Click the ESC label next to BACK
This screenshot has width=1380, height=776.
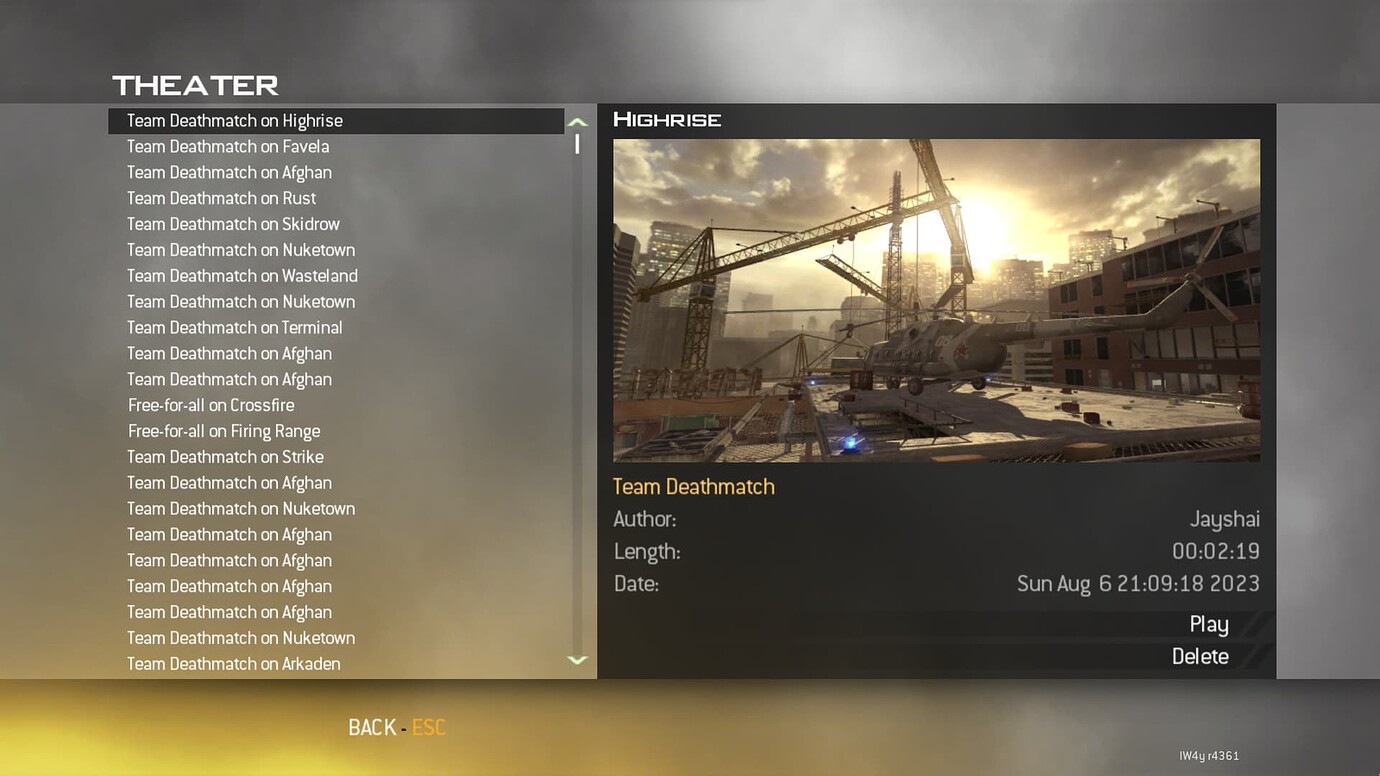(428, 727)
